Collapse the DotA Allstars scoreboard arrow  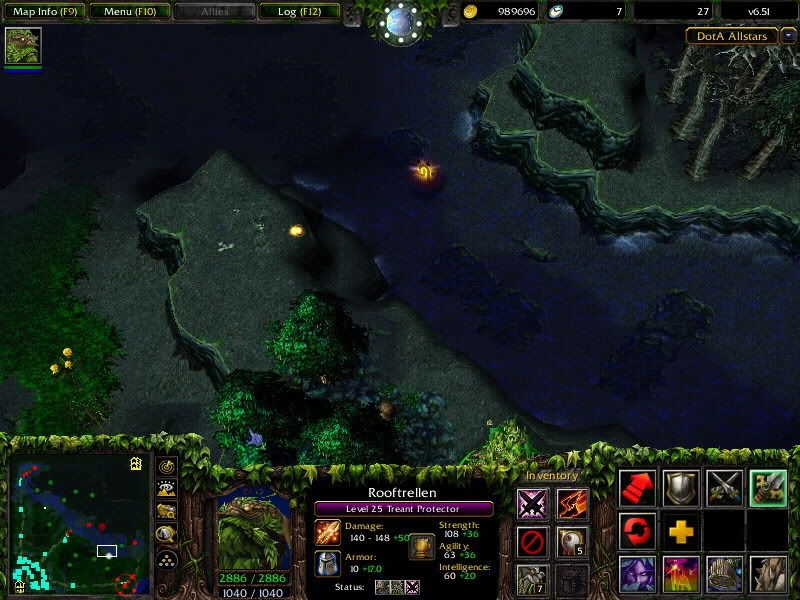pyautogui.click(x=789, y=35)
